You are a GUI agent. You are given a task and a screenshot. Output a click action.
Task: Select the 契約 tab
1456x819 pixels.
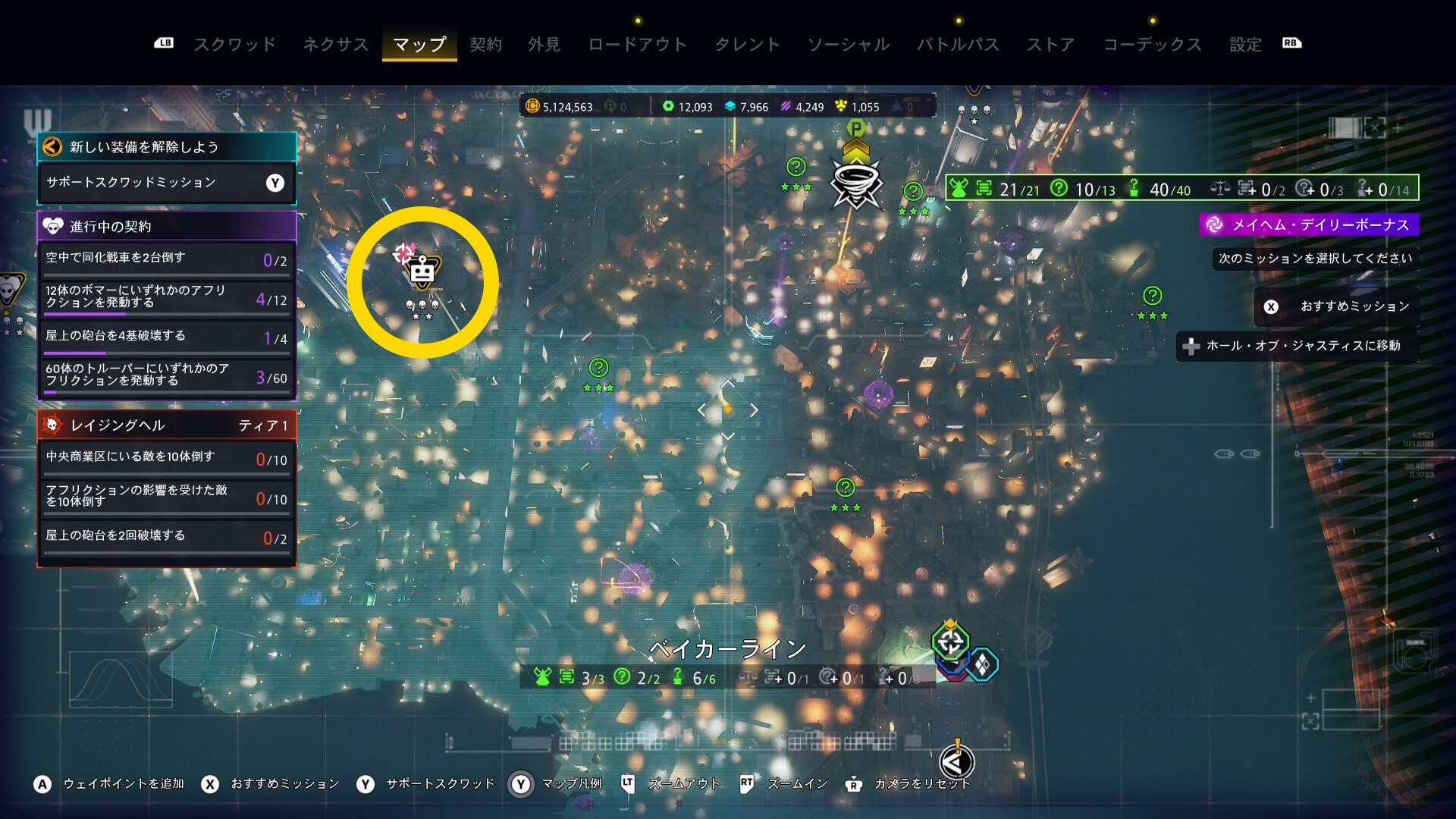(x=485, y=44)
